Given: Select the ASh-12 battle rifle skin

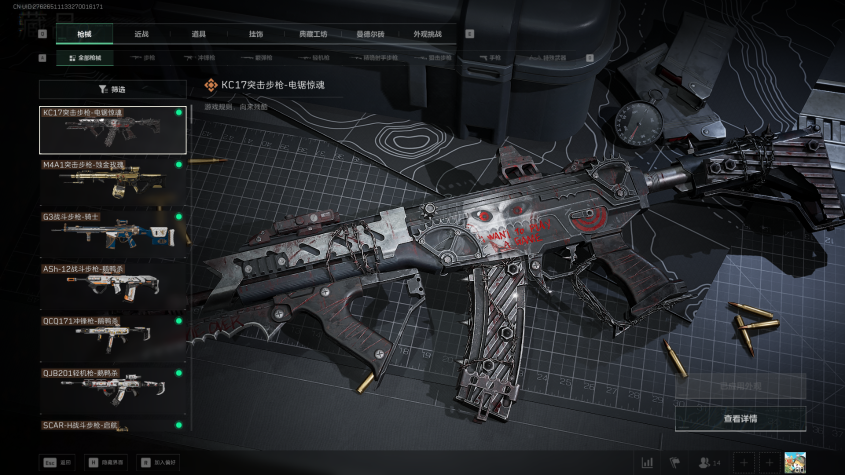Looking at the screenshot, I should (112, 285).
